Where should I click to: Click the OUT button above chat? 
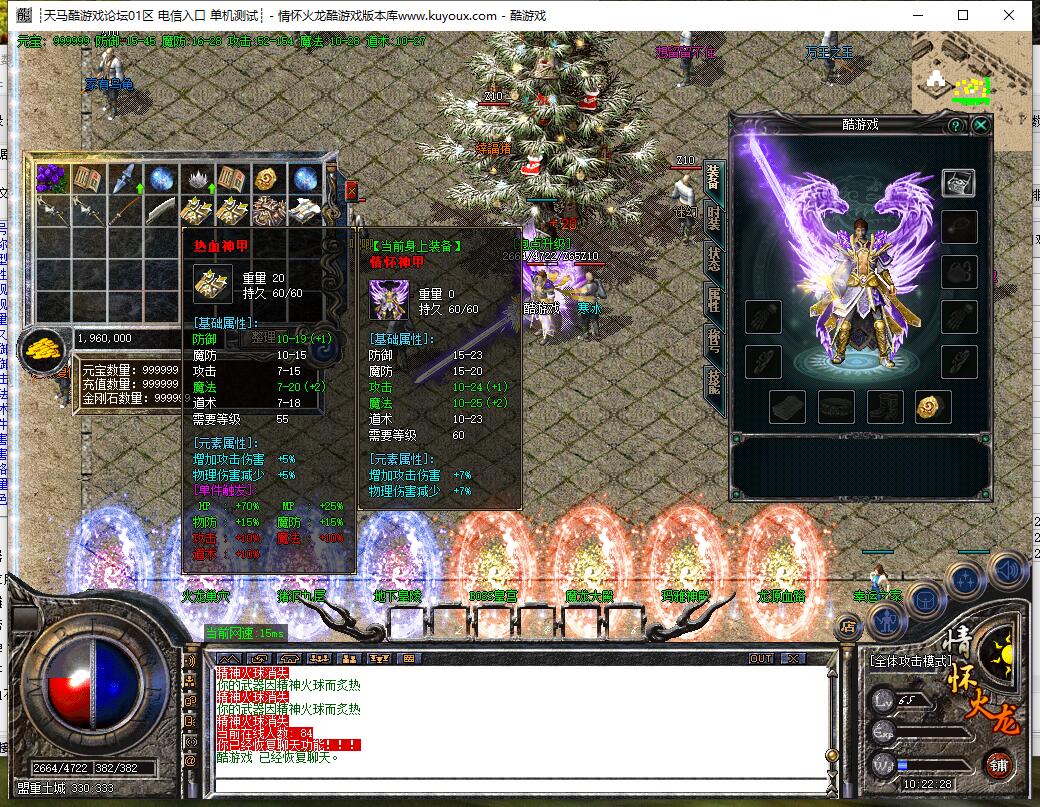click(761, 658)
